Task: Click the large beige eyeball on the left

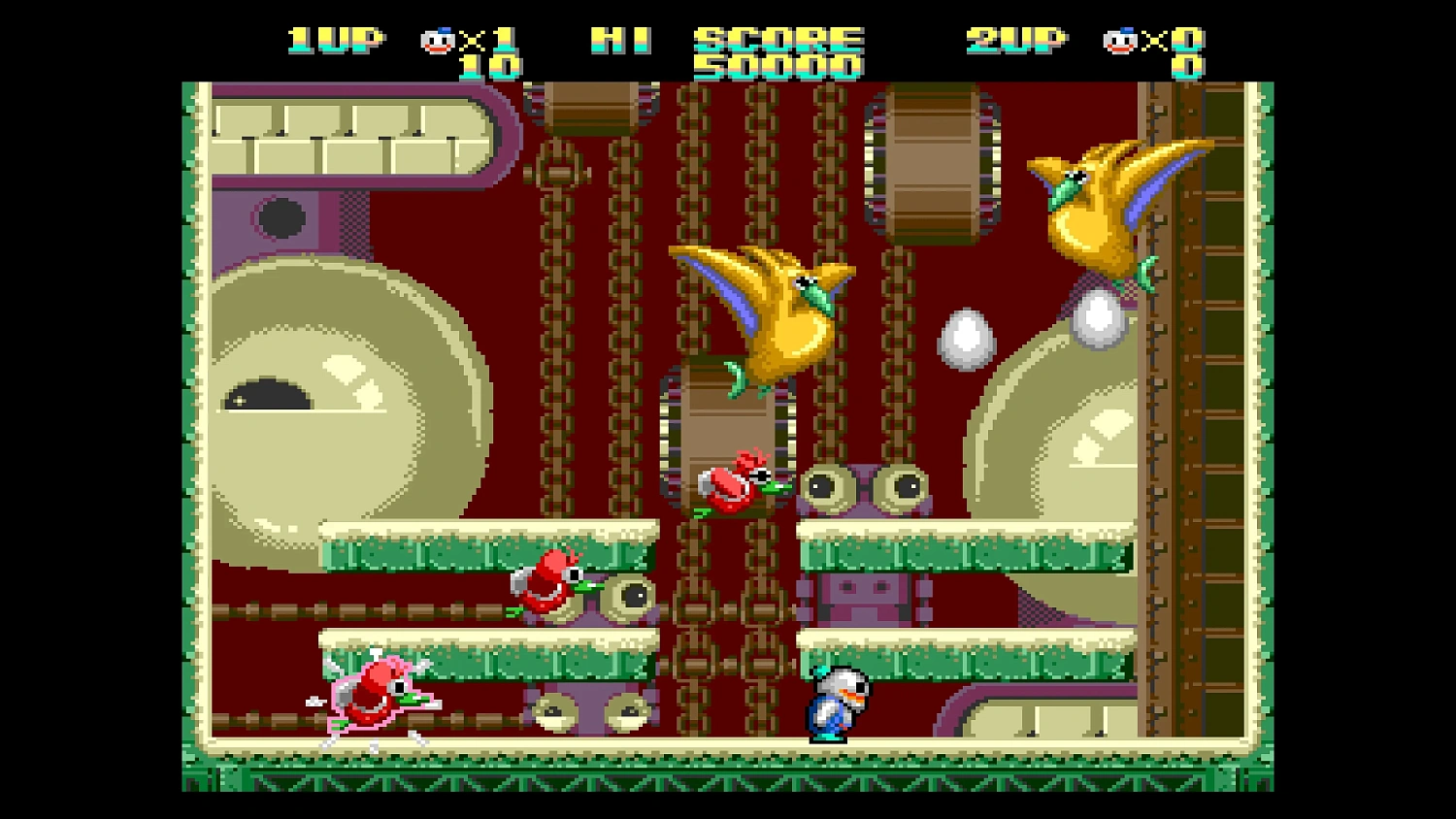Action: click(320, 398)
